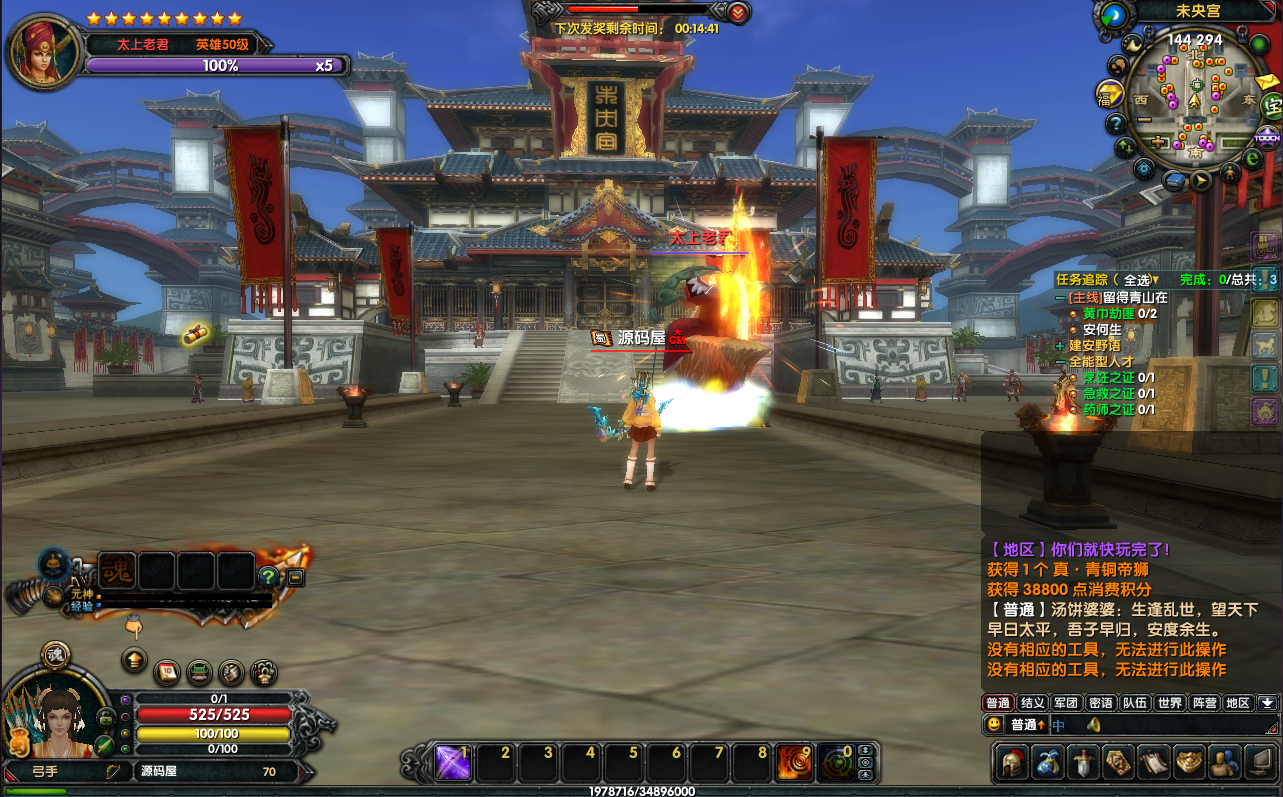Open the emoji smiley picker in chat
1283x797 pixels.
tap(995, 724)
